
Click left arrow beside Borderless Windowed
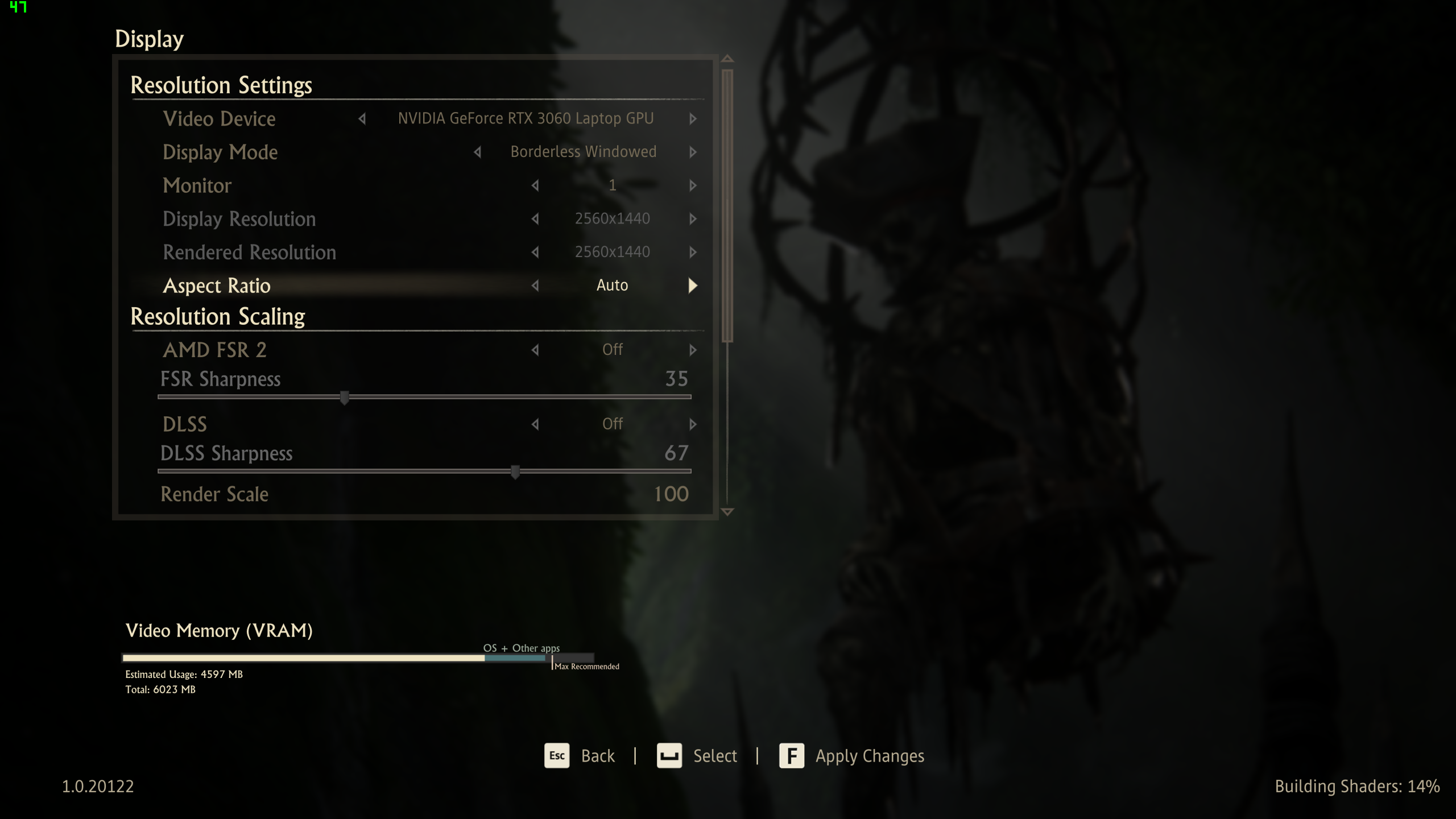478,152
